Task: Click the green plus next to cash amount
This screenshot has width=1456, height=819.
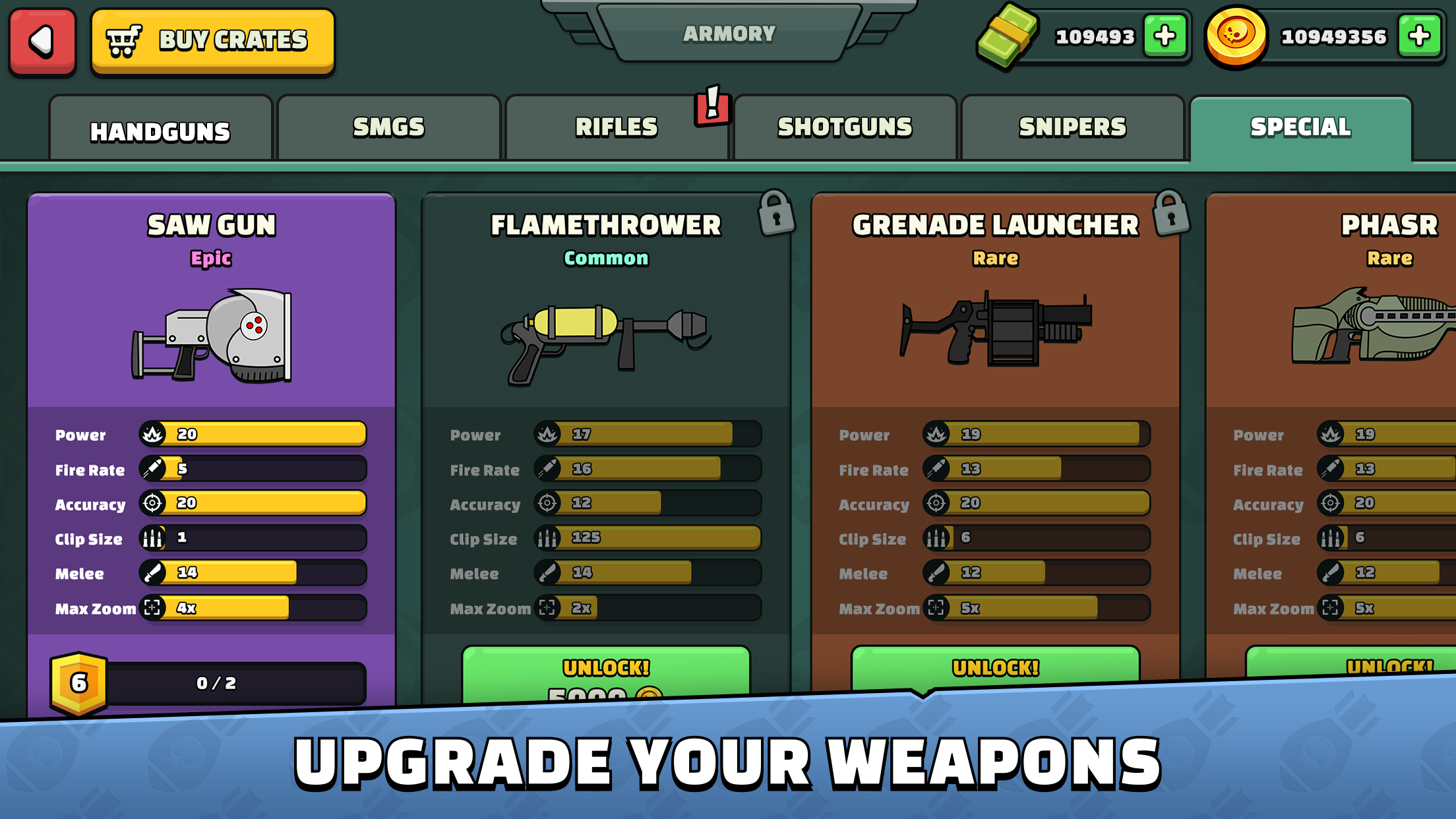Action: tap(1167, 36)
